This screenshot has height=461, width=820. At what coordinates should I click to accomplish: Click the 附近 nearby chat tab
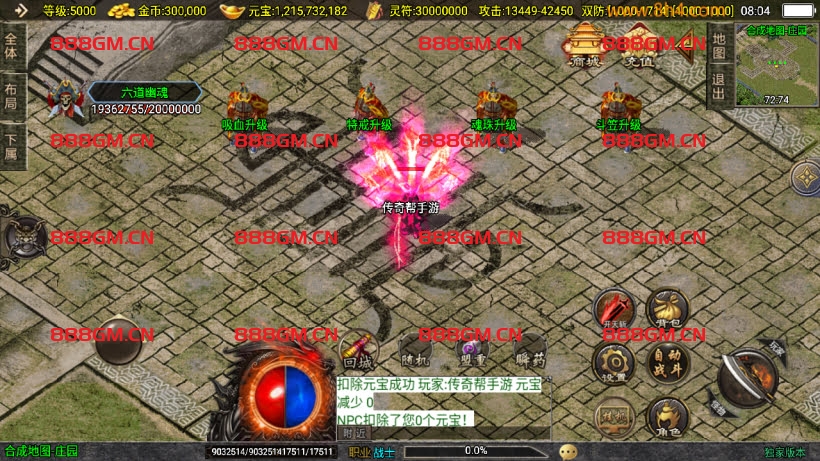click(353, 433)
